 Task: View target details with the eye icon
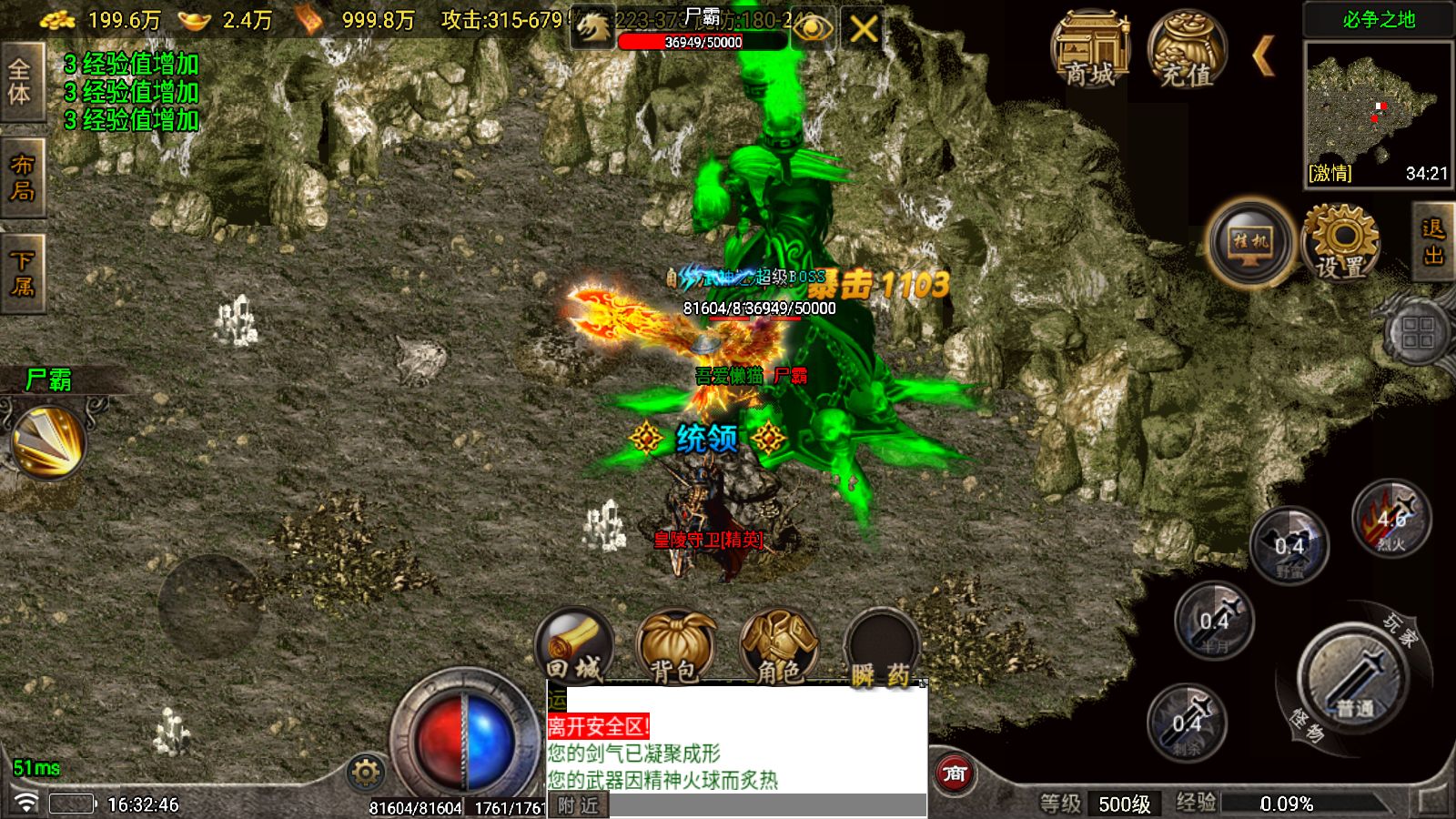click(x=812, y=30)
